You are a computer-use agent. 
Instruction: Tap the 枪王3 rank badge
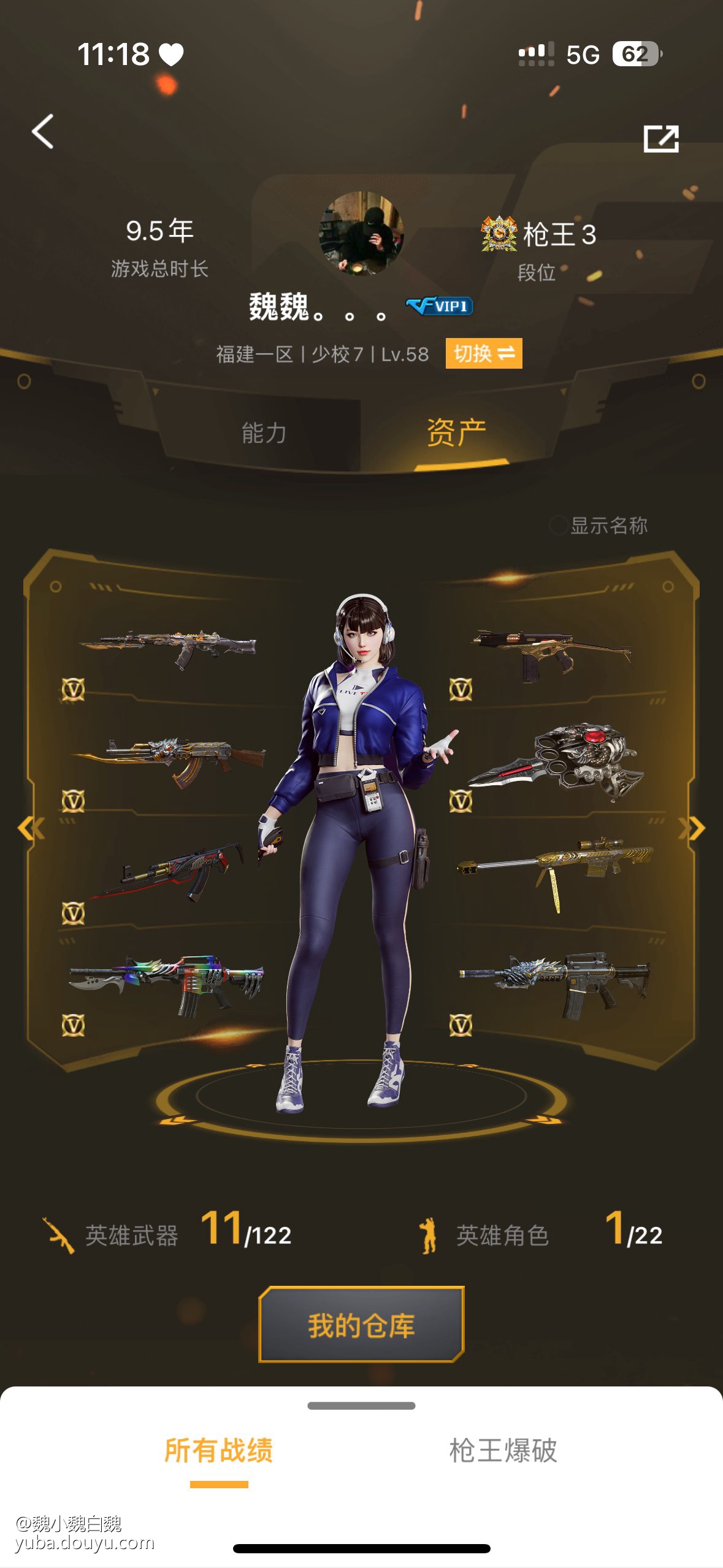tap(538, 234)
